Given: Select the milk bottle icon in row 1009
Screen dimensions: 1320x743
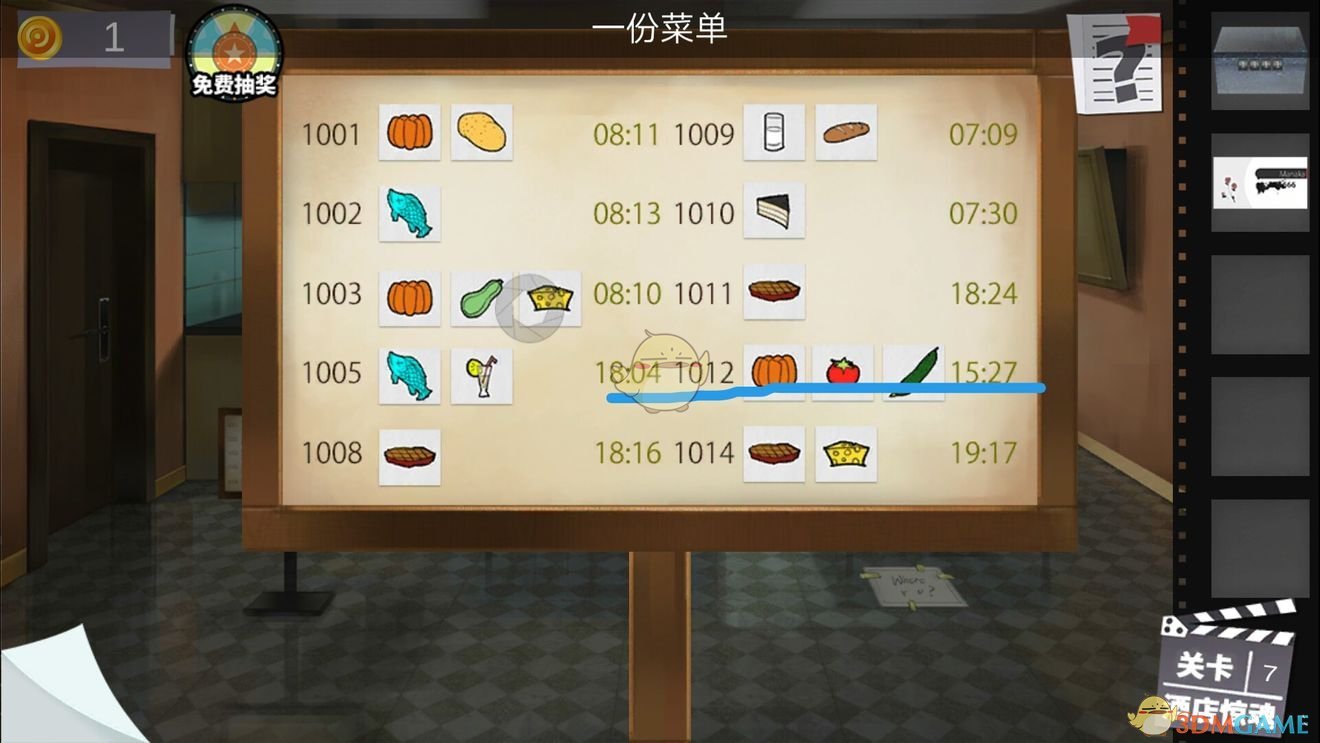Looking at the screenshot, I should click(x=774, y=133).
